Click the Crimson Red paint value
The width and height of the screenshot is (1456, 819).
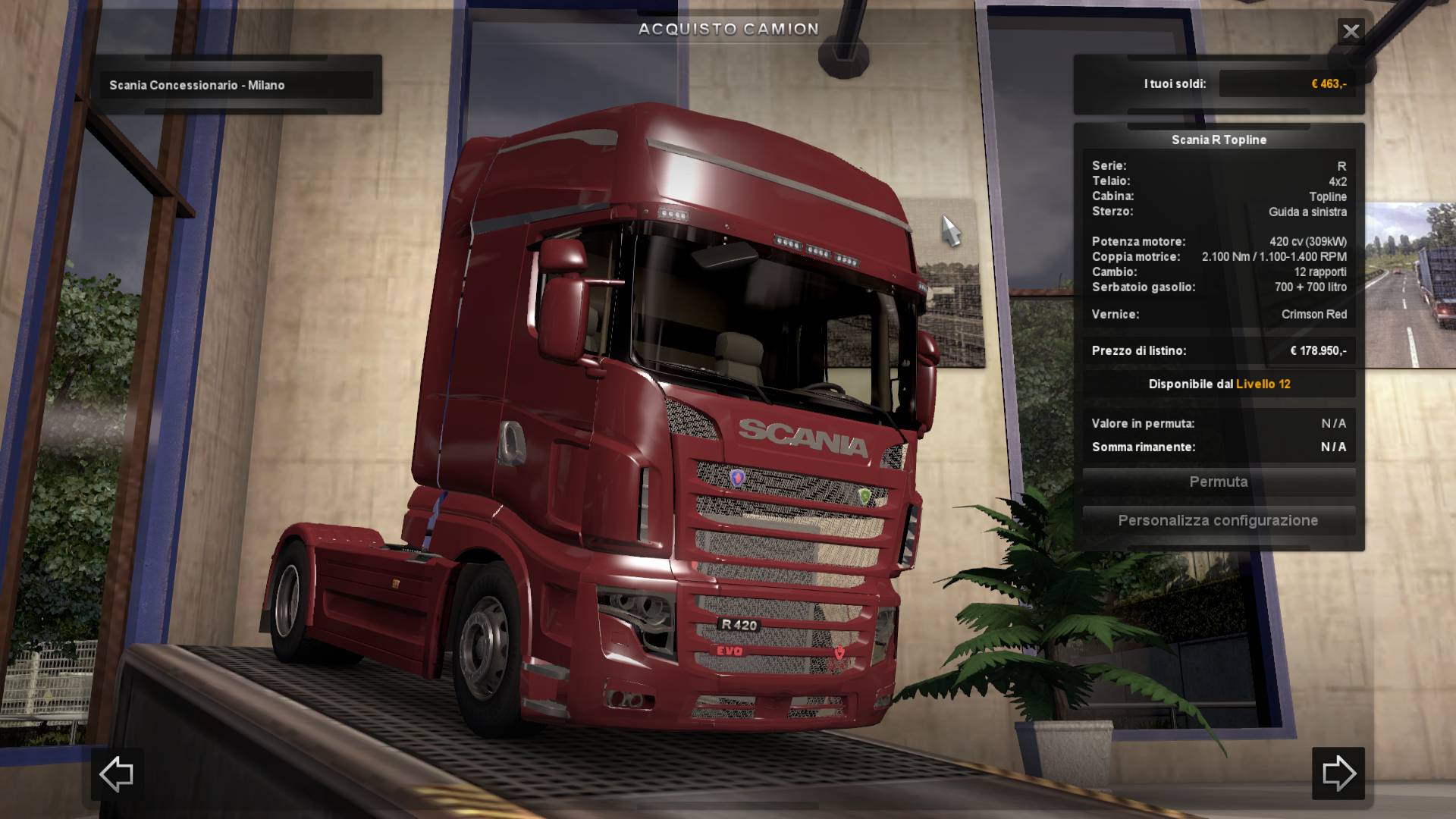[x=1313, y=314]
